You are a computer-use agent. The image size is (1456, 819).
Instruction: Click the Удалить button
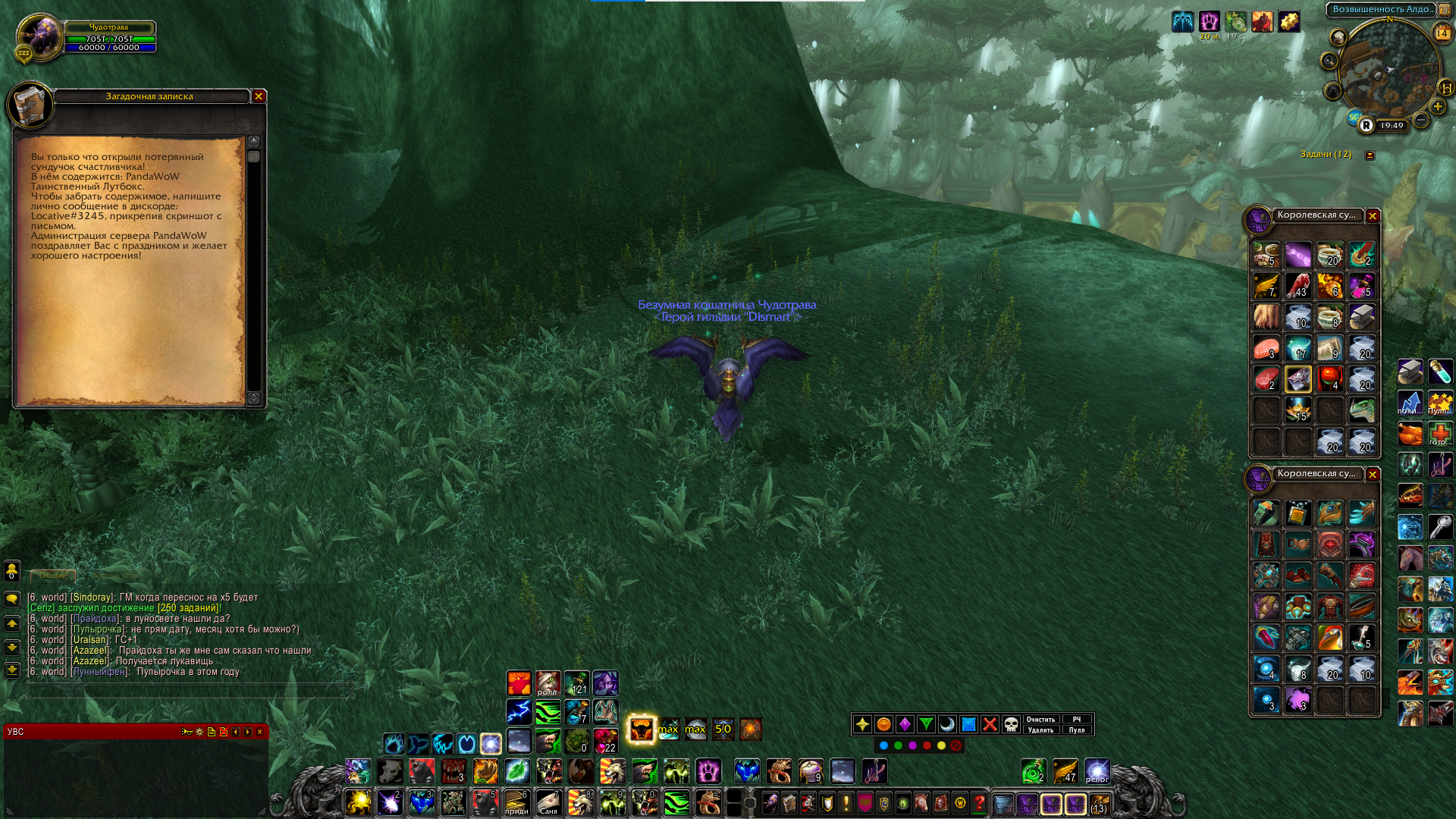pos(1040,730)
